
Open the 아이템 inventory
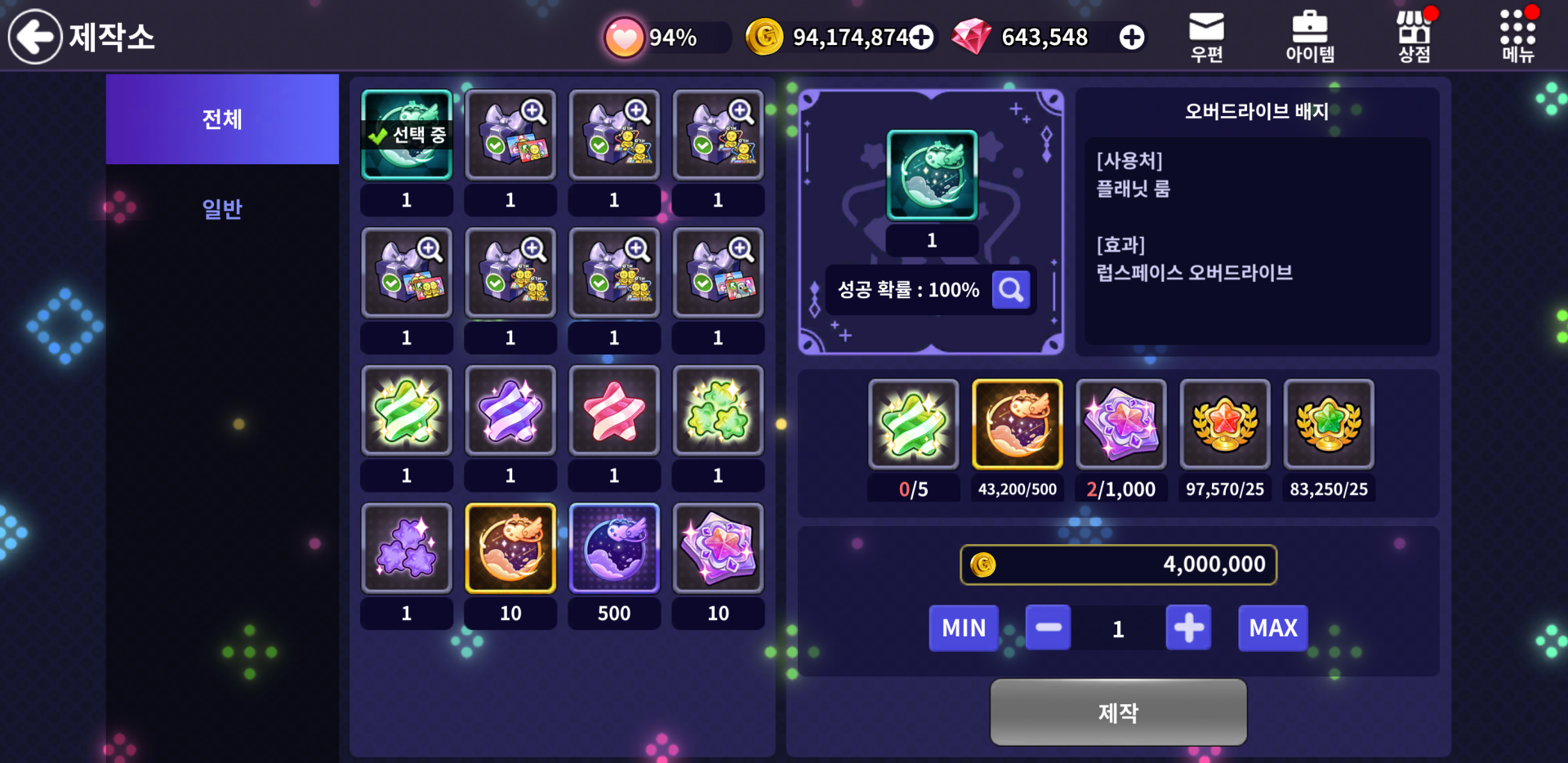click(x=1310, y=37)
